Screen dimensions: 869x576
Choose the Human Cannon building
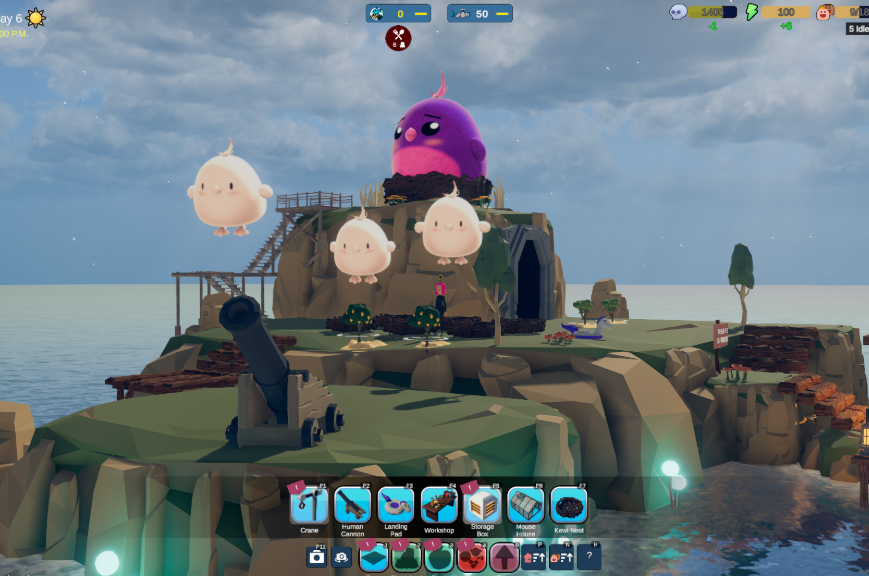[x=352, y=505]
